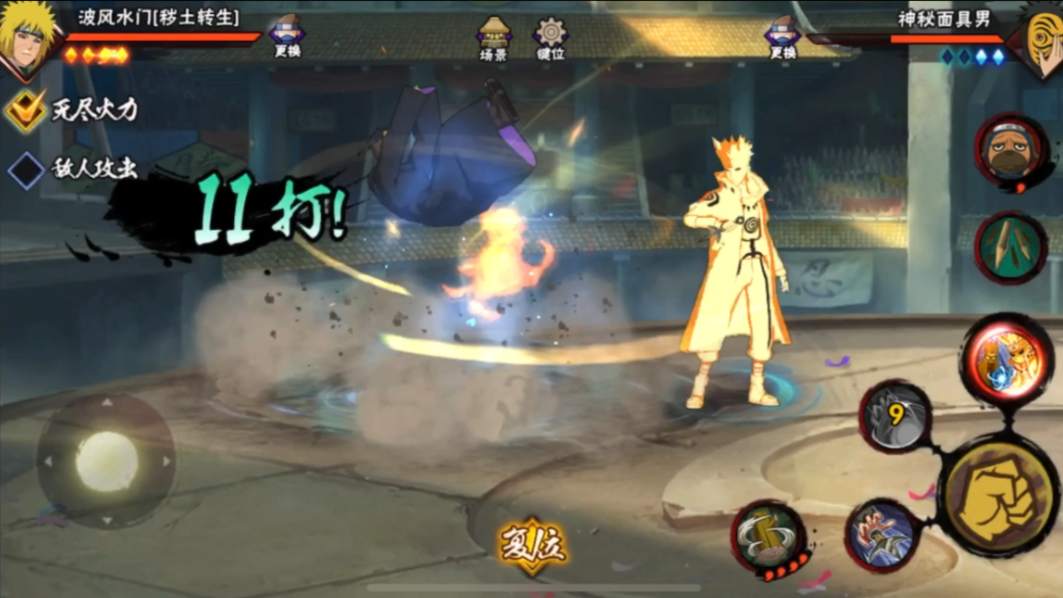Activate the glowing orange ultimate skill
The image size is (1063, 598).
(1006, 362)
